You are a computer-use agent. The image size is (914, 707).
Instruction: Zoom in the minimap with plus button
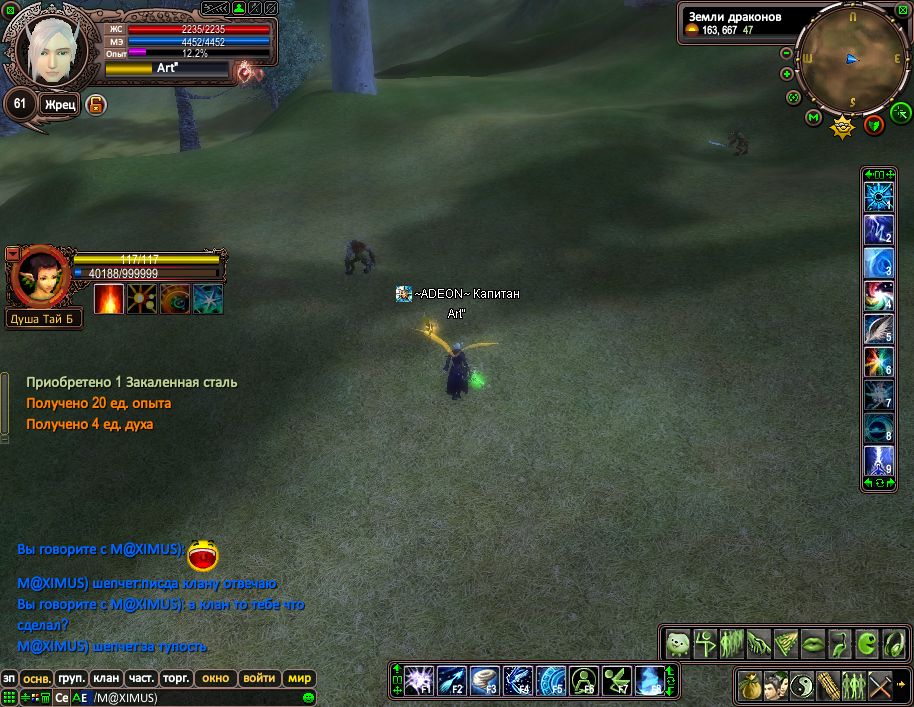point(787,74)
